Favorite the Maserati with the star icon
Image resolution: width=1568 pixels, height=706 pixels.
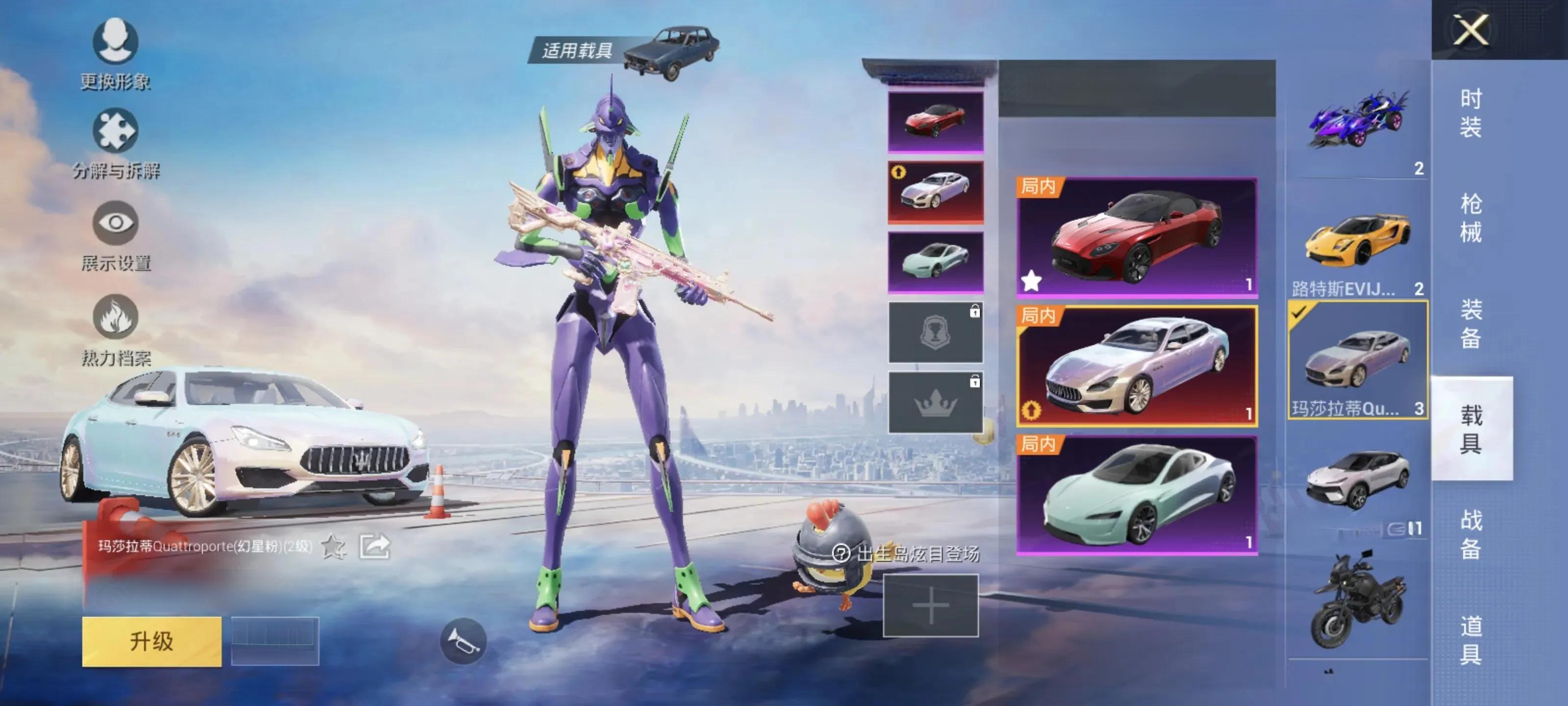pyautogui.click(x=333, y=546)
